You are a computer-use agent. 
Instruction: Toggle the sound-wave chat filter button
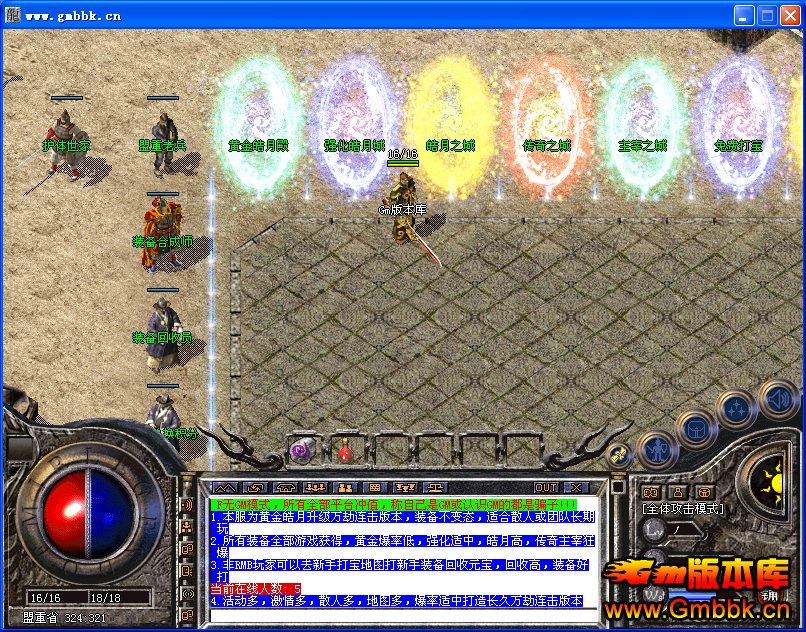click(187, 504)
